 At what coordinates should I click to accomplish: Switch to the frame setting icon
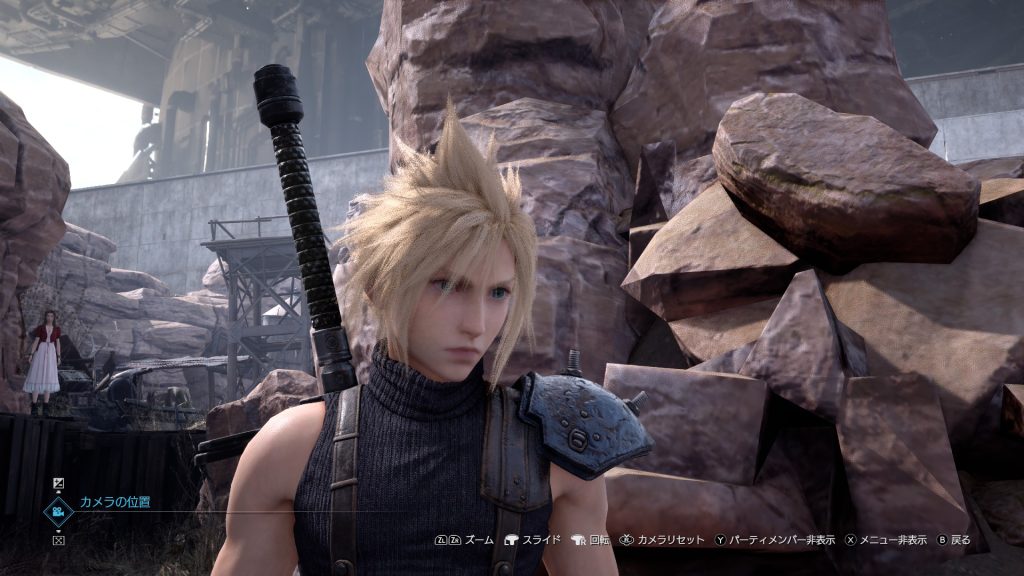click(58, 540)
